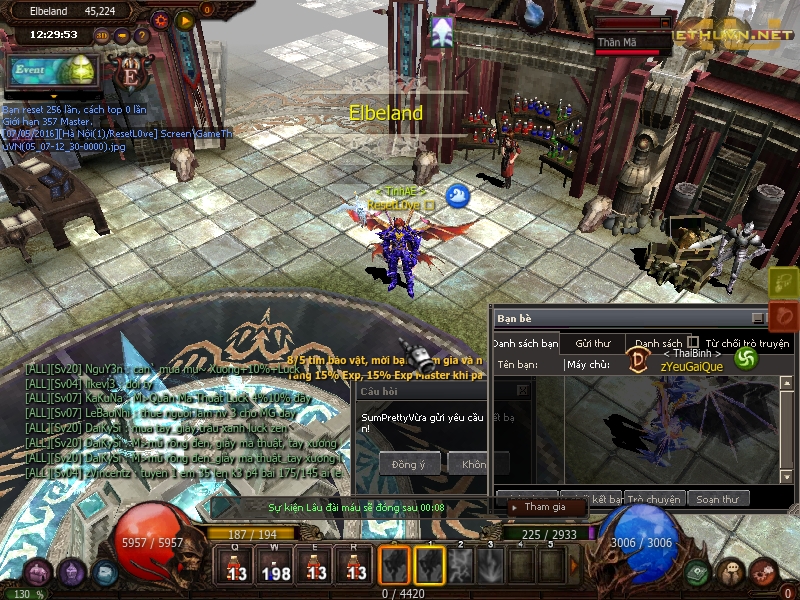Viewport: 800px width, 600px height.
Task: Open the Gửi thư tab
Action: tap(593, 343)
